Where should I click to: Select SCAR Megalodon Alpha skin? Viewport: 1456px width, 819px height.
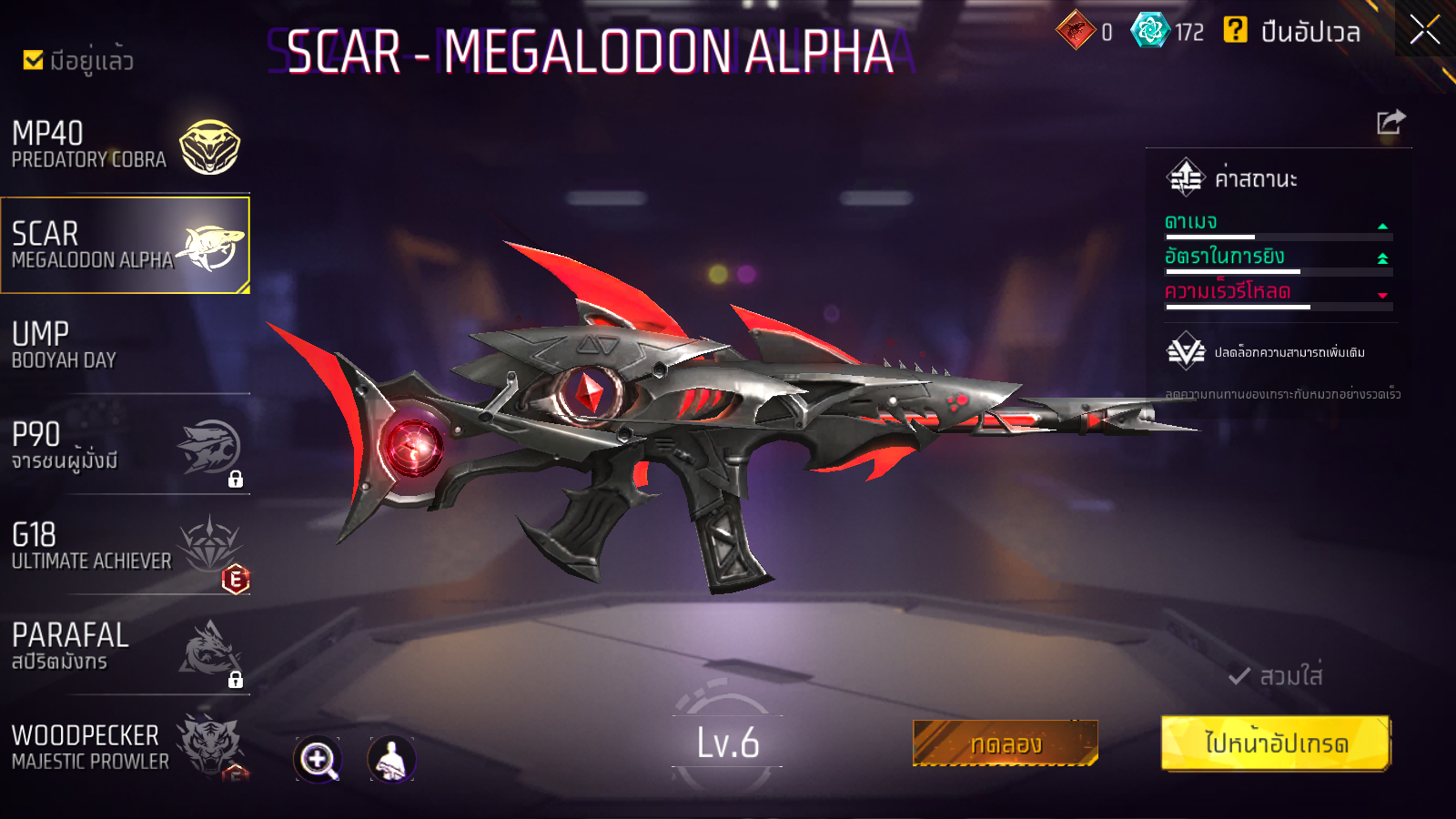click(125, 246)
